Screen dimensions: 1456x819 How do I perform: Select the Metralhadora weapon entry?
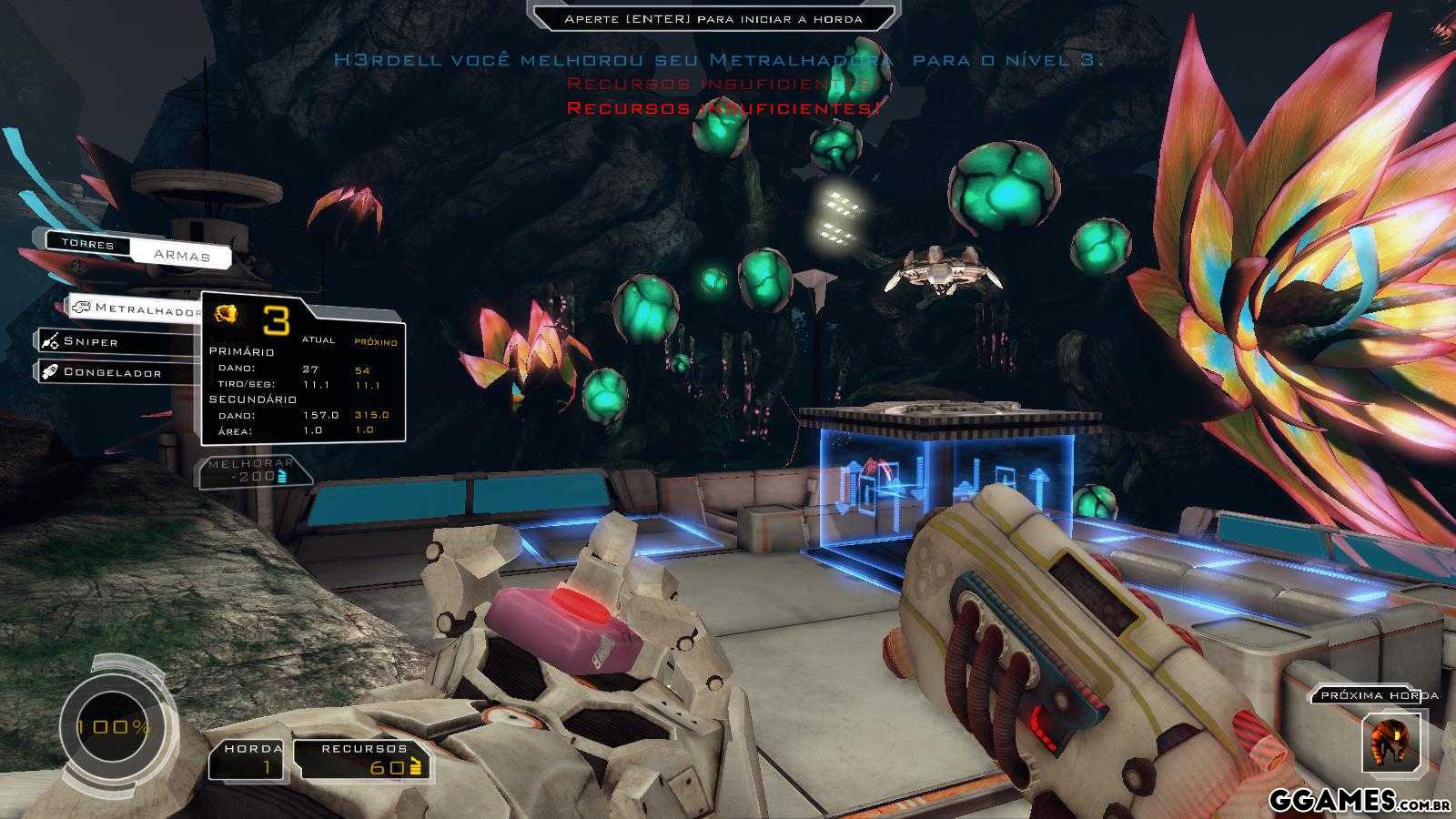tap(135, 309)
